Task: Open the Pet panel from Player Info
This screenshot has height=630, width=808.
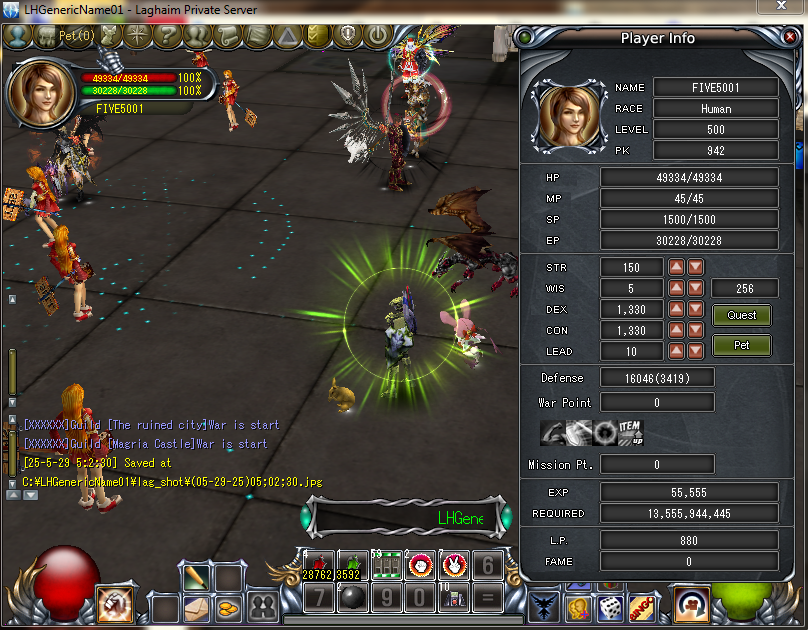Action: point(741,346)
